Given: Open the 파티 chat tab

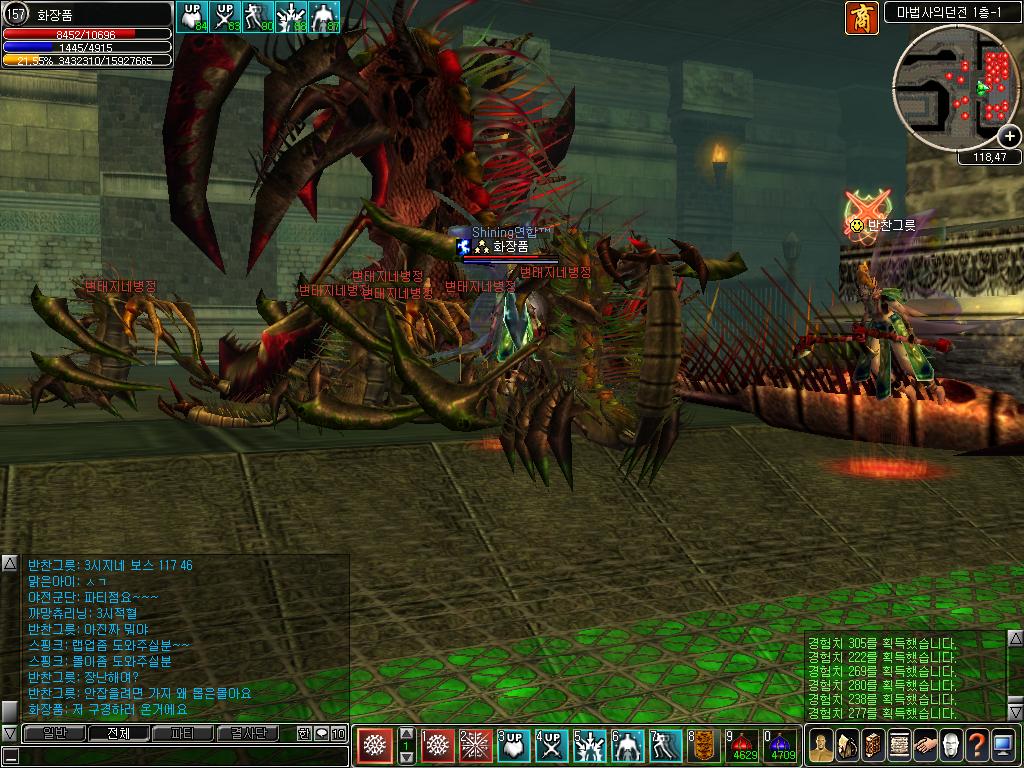Looking at the screenshot, I should (x=183, y=733).
